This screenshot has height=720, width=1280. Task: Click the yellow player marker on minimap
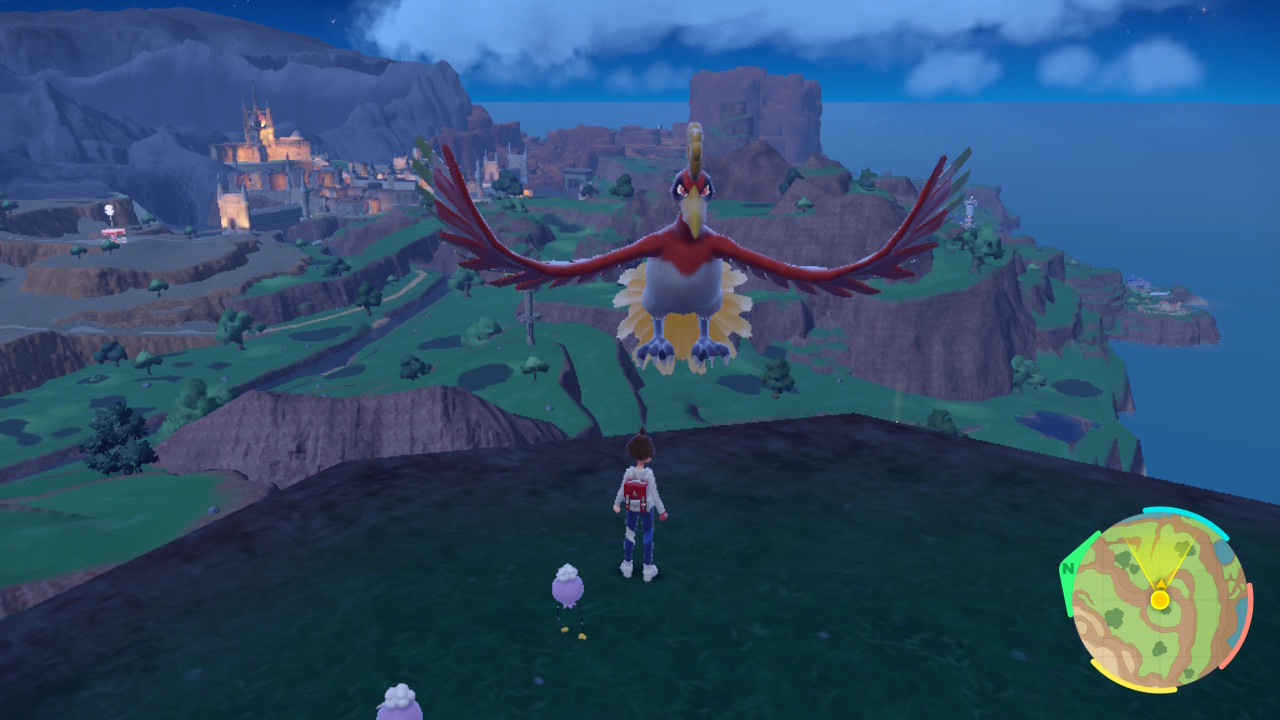coord(1160,599)
